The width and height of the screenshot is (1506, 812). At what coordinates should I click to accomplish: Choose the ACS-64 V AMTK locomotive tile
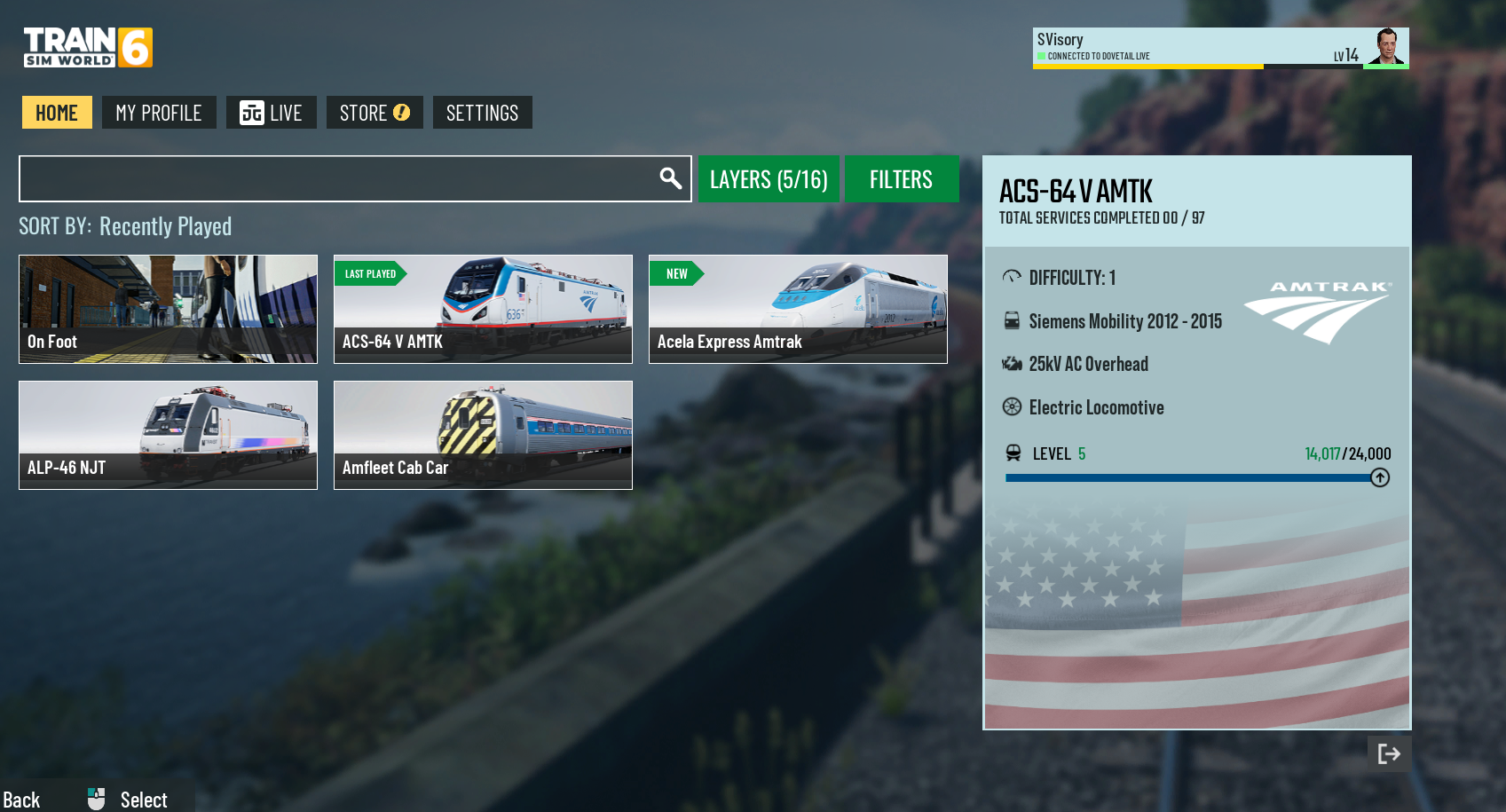click(483, 309)
